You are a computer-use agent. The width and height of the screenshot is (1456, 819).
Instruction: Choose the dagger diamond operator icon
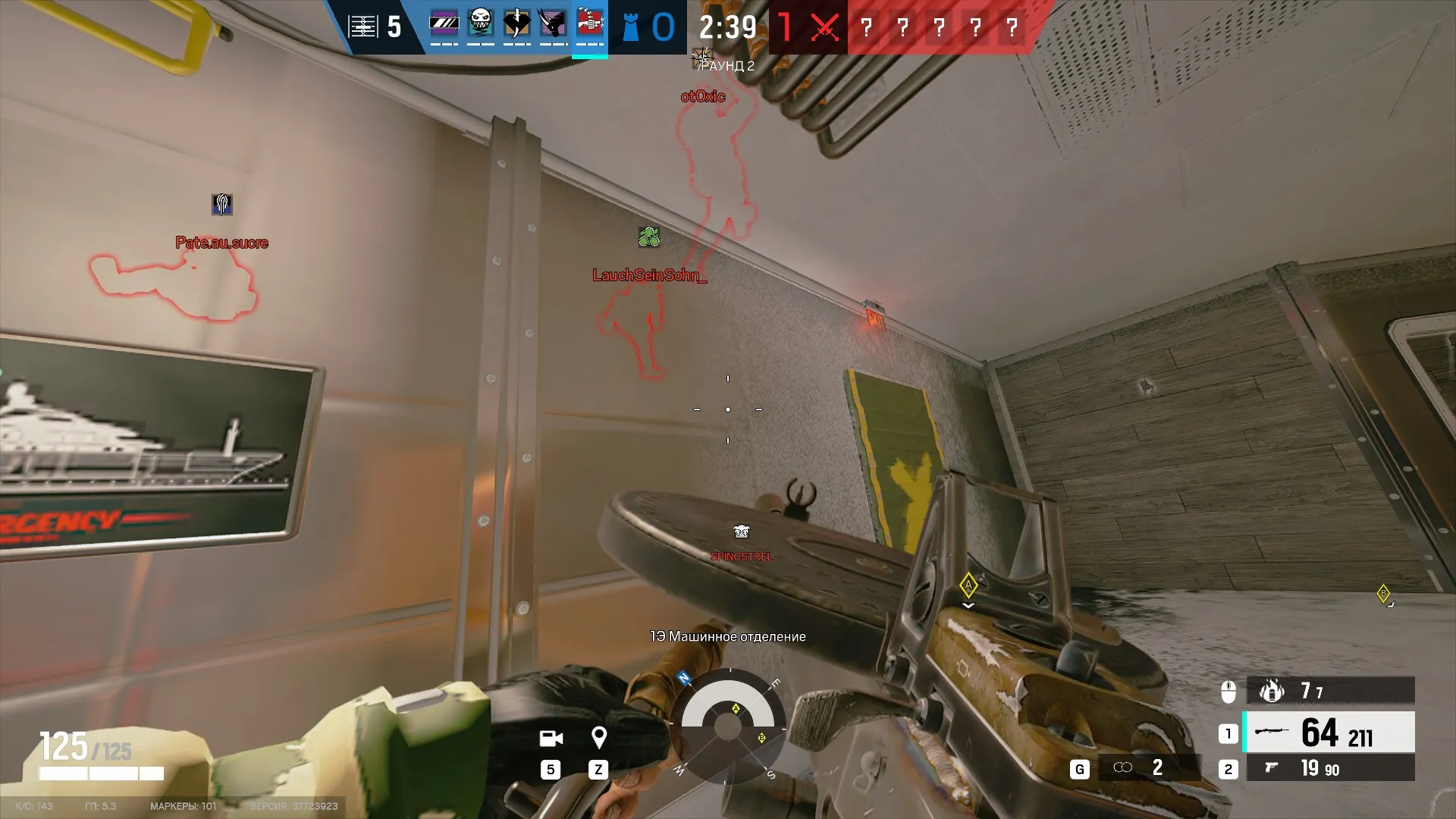pyautogui.click(x=517, y=24)
